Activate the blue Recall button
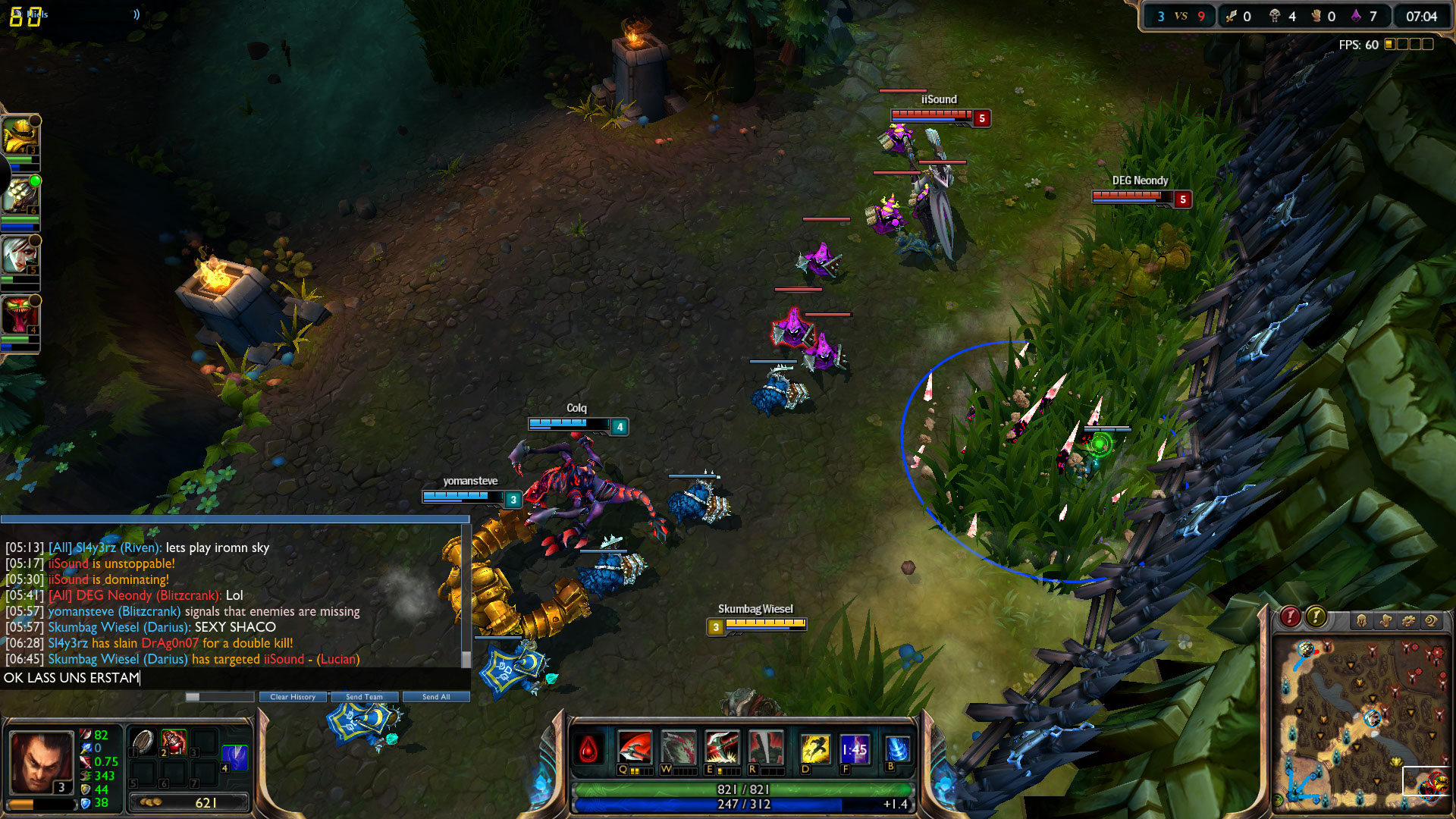The image size is (1456, 819). coord(897,749)
